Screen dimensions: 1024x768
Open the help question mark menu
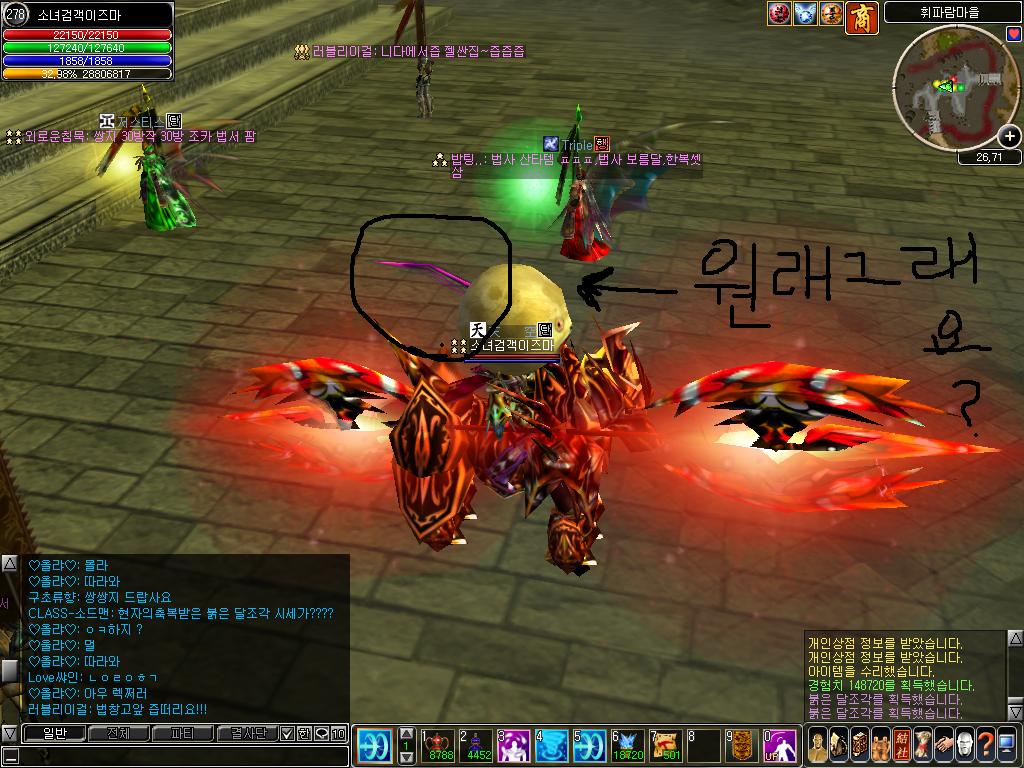pyautogui.click(x=984, y=745)
